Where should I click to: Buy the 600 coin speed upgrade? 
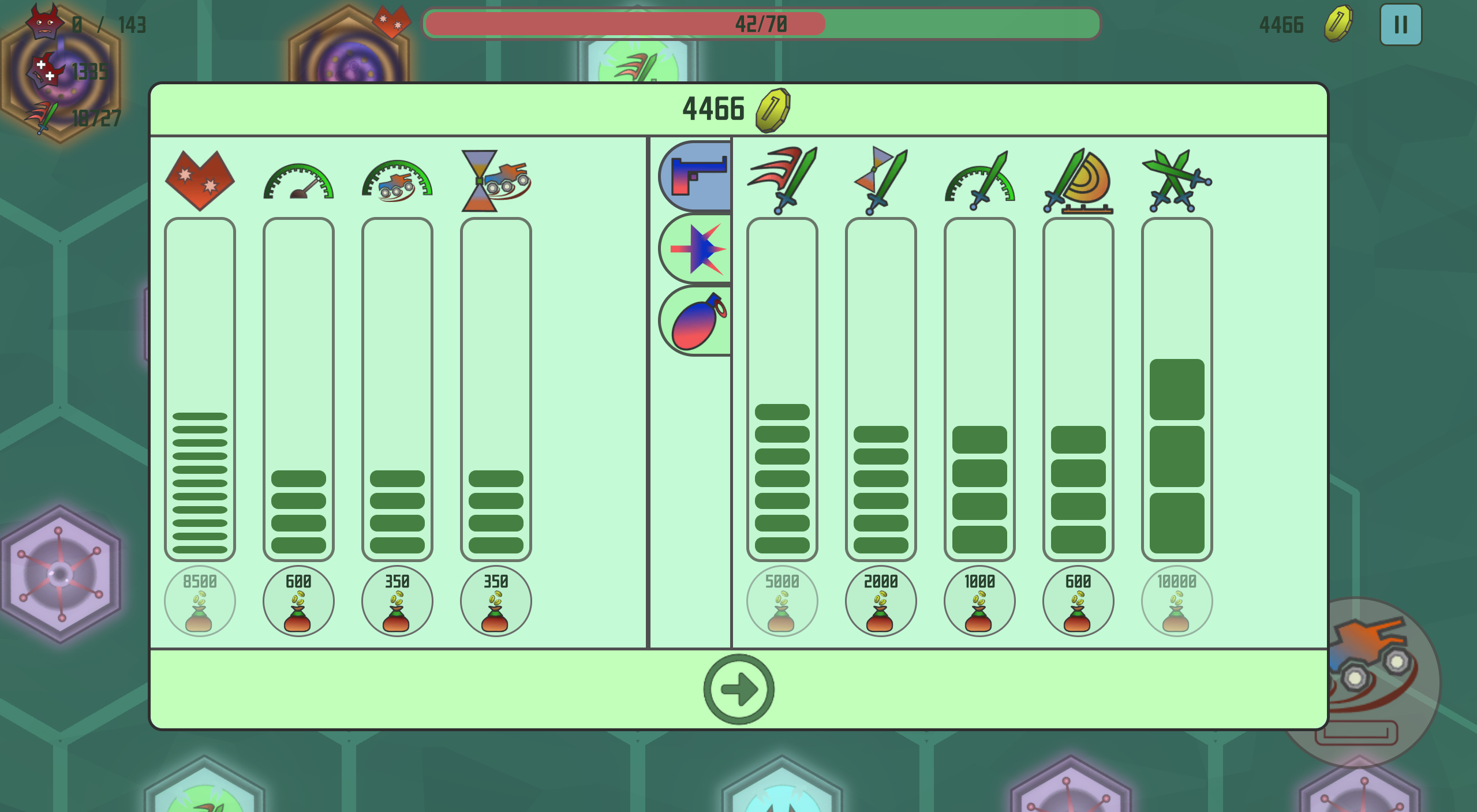[x=298, y=601]
